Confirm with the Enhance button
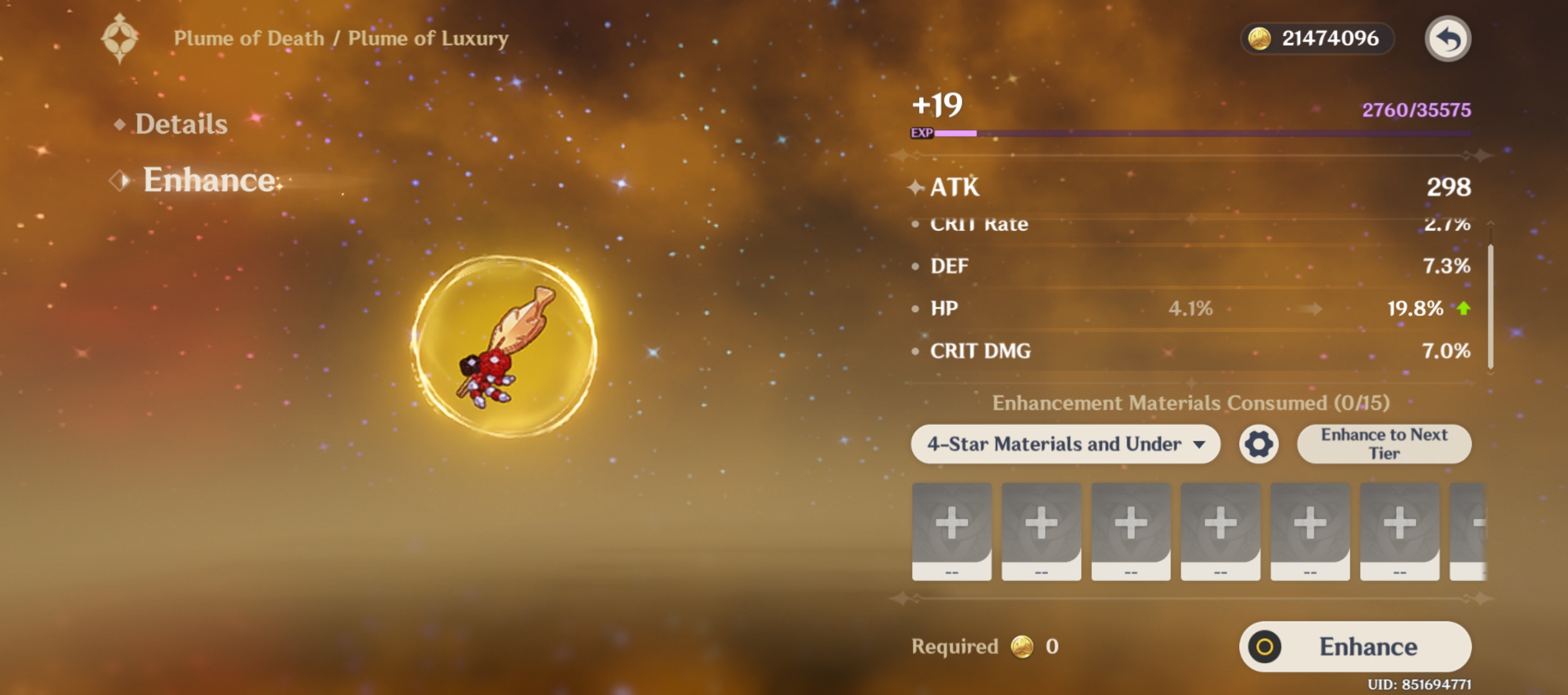Screen dimensions: 1568x695 point(1355,647)
